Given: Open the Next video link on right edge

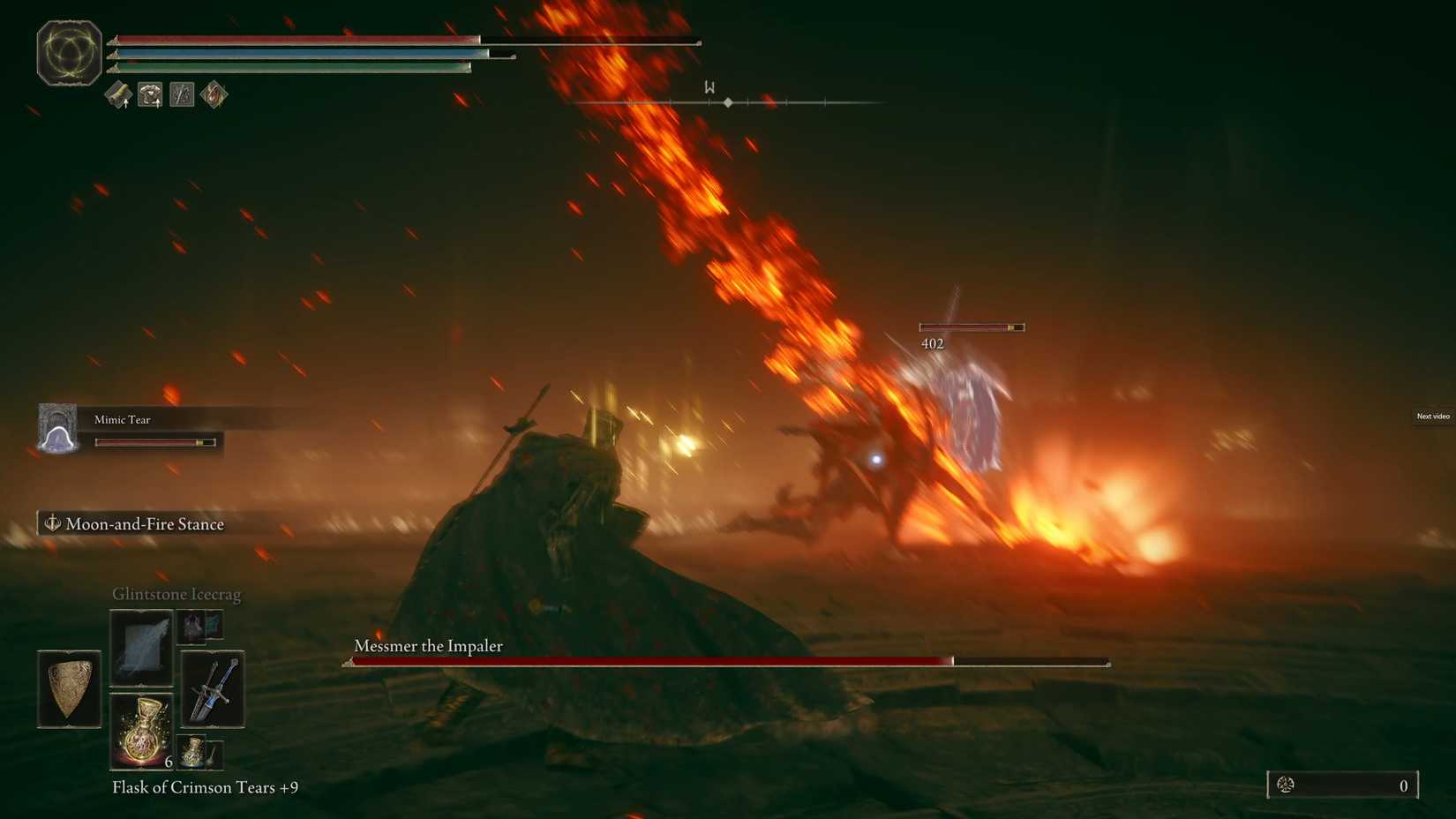Looking at the screenshot, I should point(1432,416).
